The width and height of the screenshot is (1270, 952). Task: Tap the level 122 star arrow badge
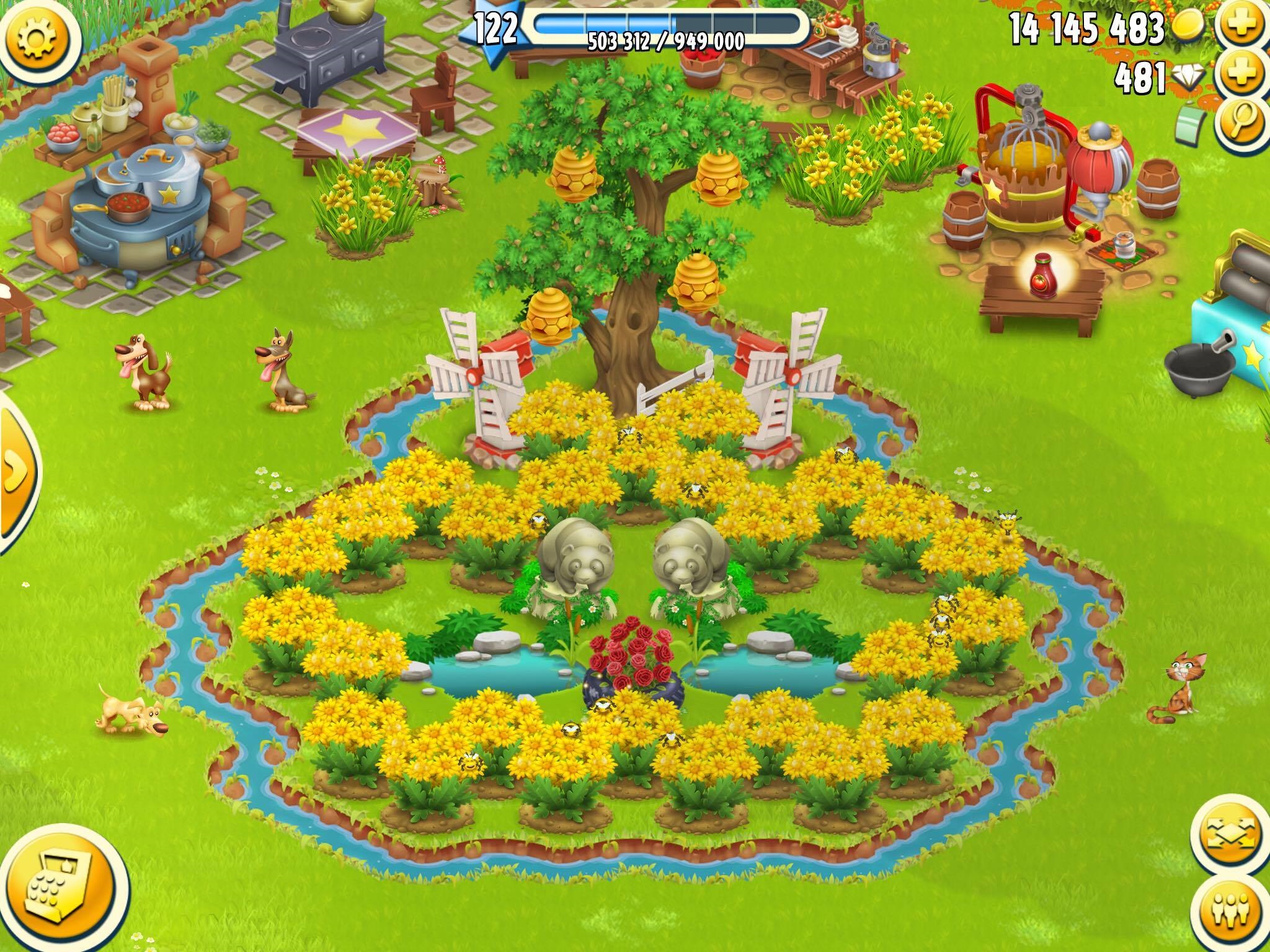(496, 28)
